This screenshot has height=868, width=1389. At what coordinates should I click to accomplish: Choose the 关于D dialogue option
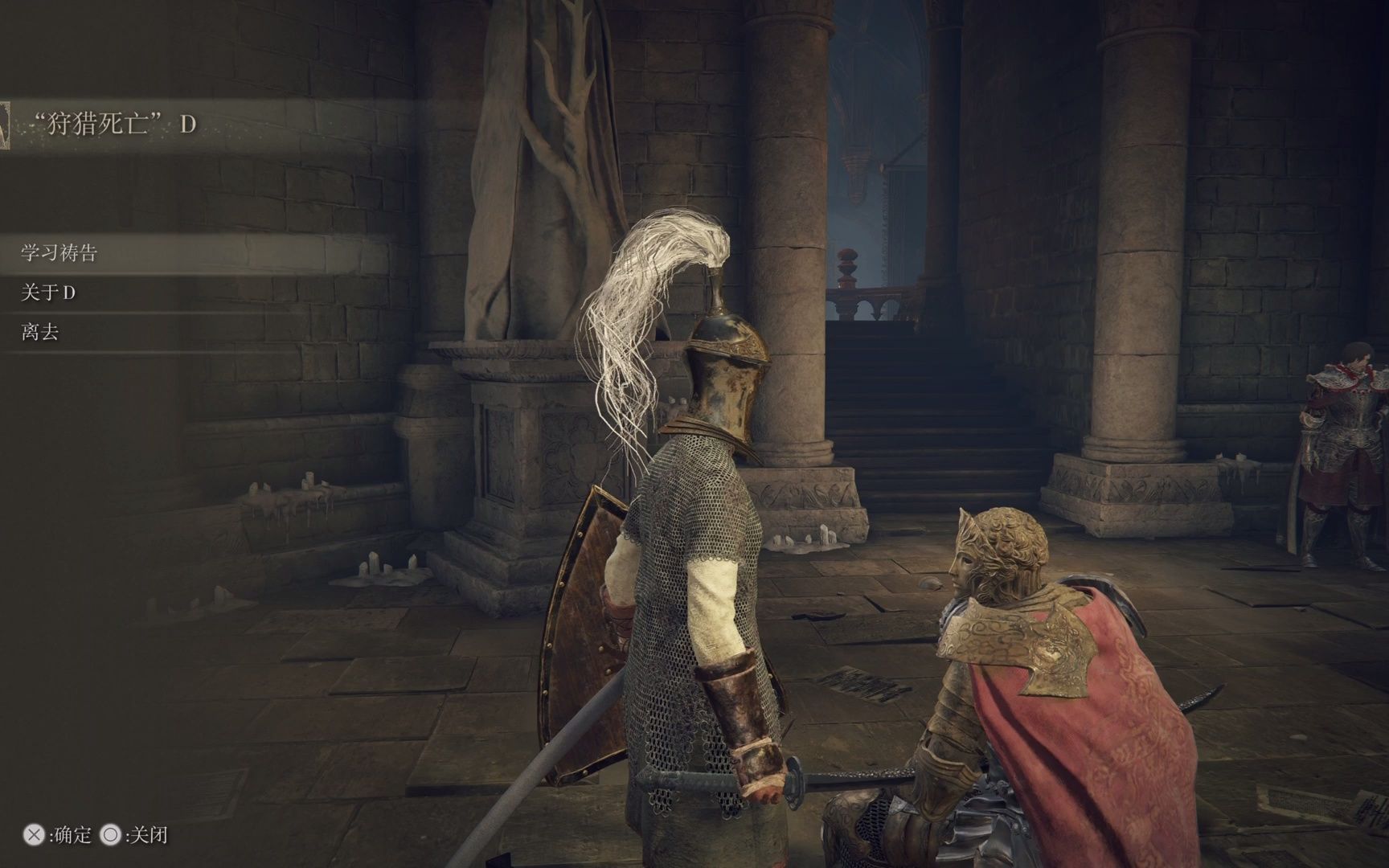coord(48,293)
